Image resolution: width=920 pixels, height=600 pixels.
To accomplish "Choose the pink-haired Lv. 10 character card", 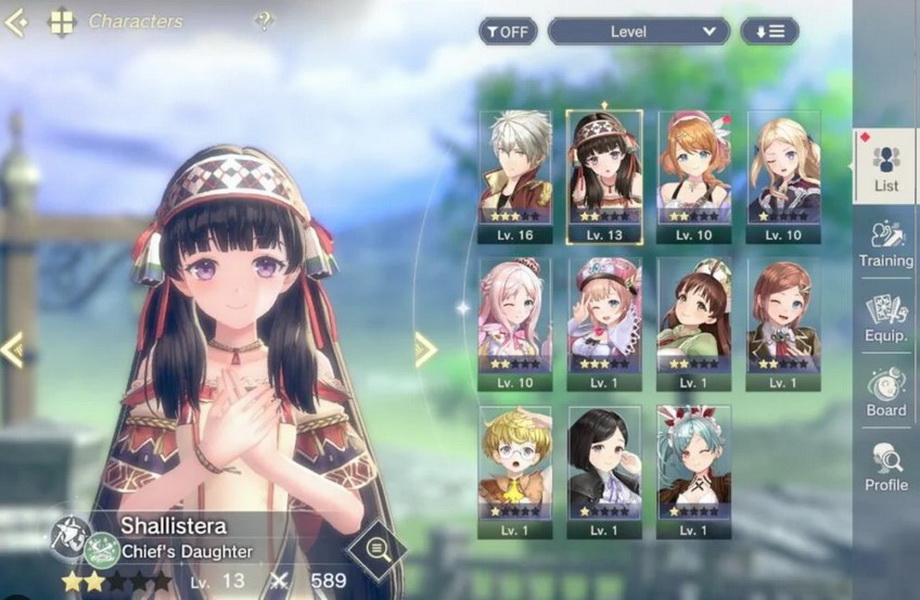I will tap(514, 324).
